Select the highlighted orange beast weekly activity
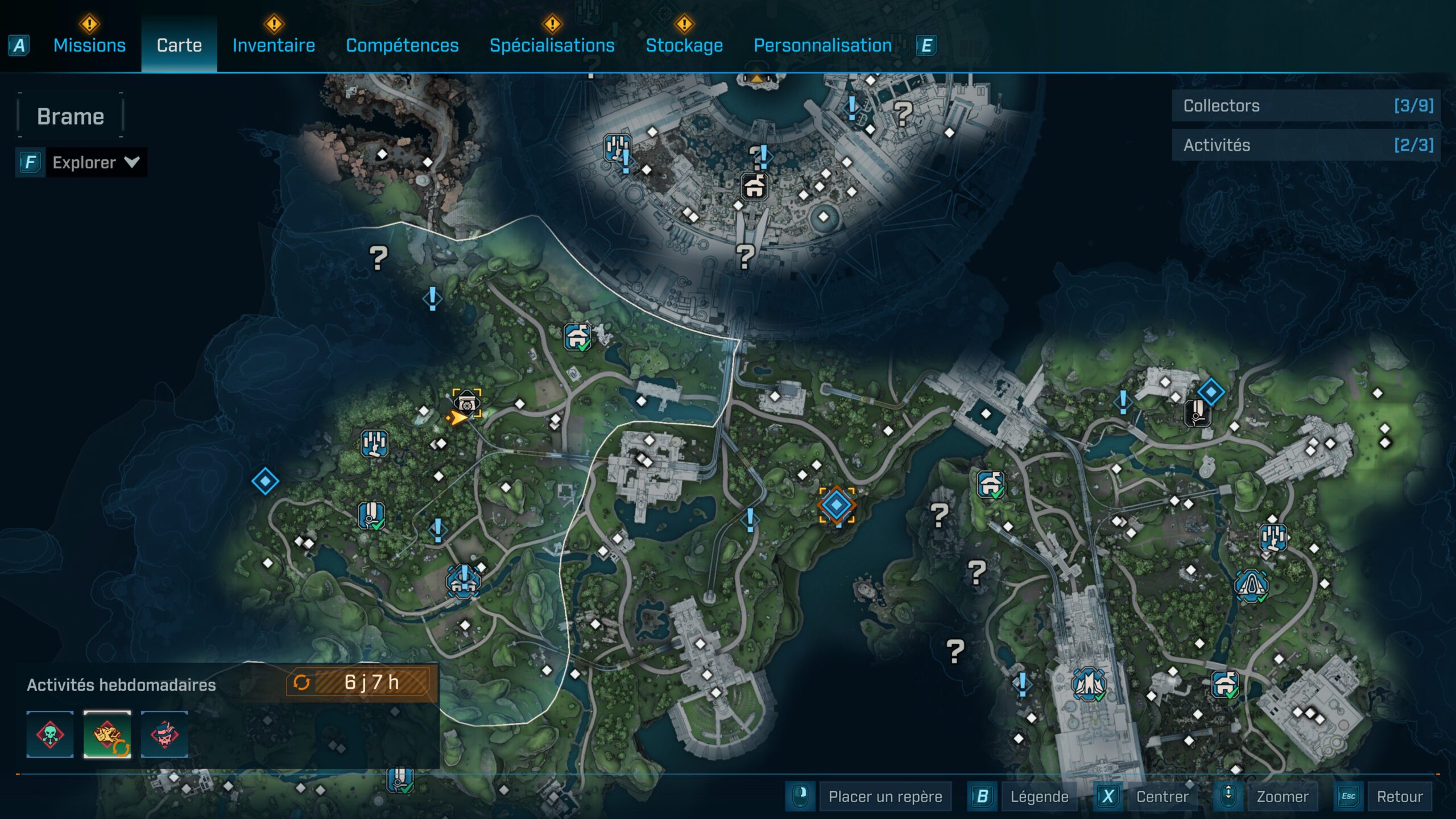Screen dimensions: 1456x819 click(x=107, y=734)
